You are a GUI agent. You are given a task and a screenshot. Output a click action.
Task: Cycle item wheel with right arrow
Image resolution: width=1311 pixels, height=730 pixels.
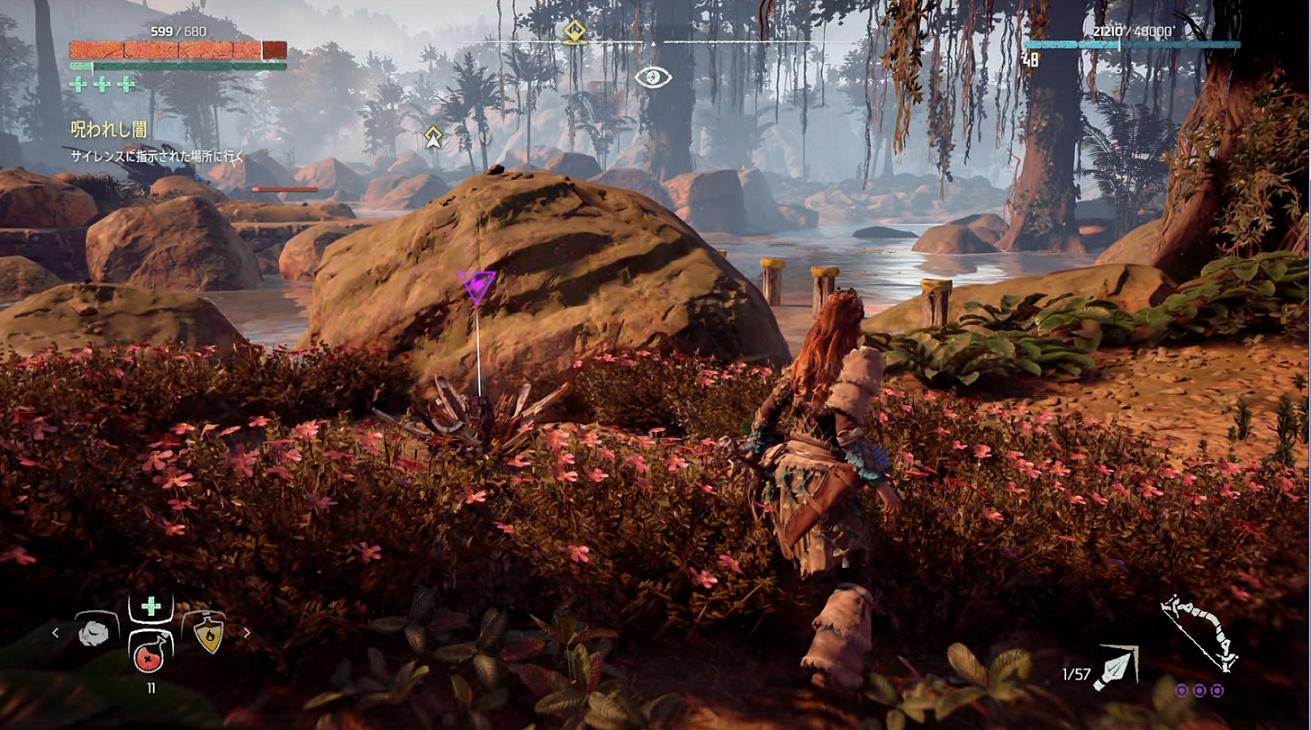pos(247,632)
